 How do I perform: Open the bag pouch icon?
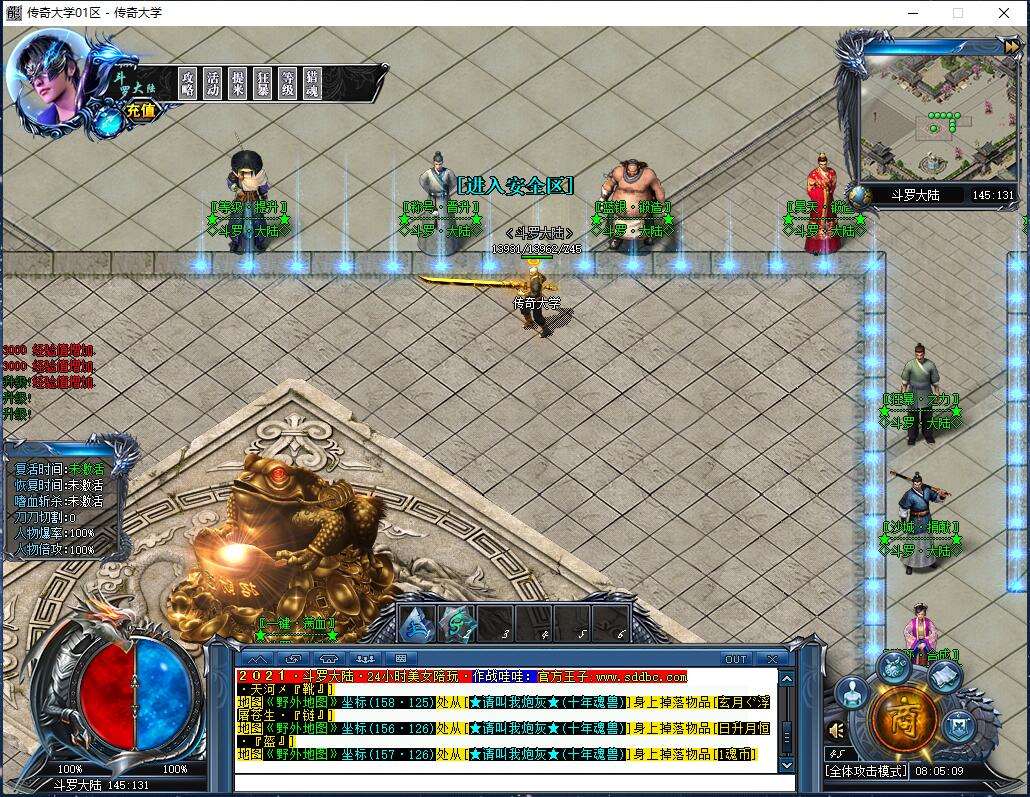pyautogui.click(x=893, y=665)
